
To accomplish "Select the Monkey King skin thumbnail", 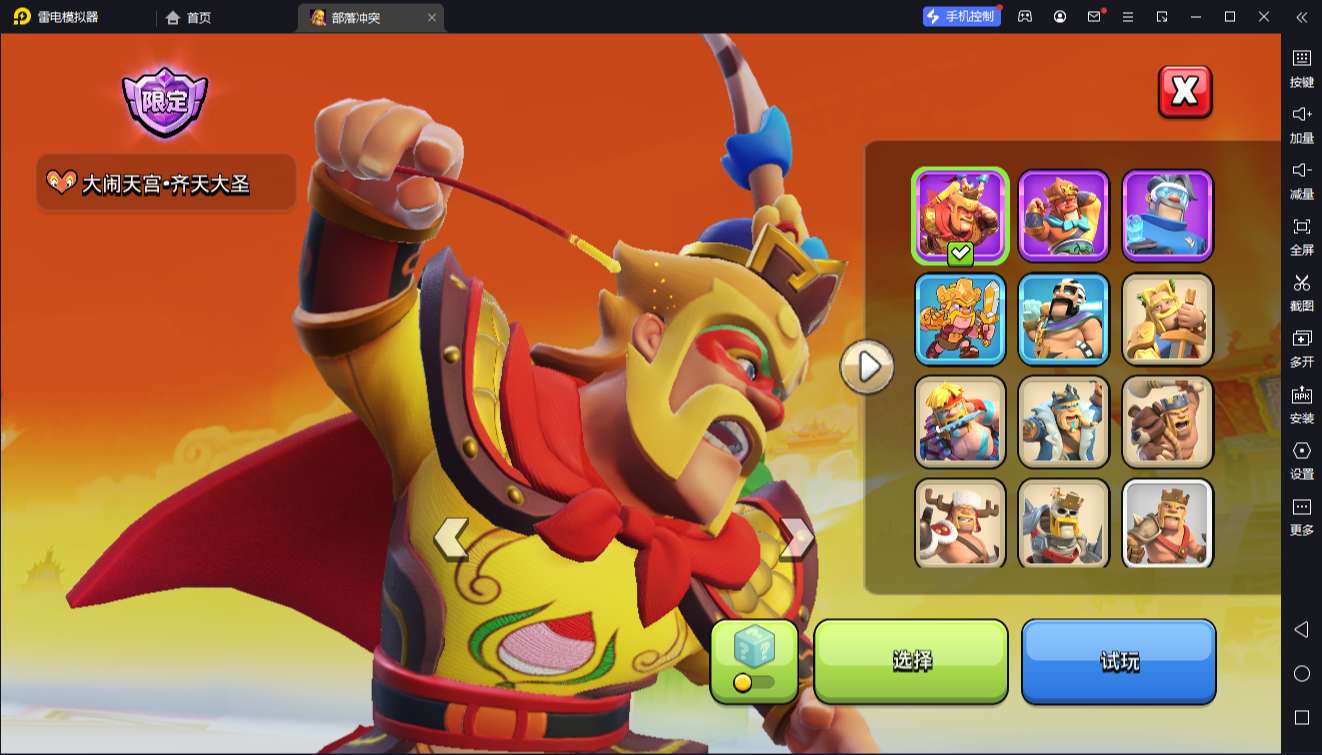I will 960,216.
